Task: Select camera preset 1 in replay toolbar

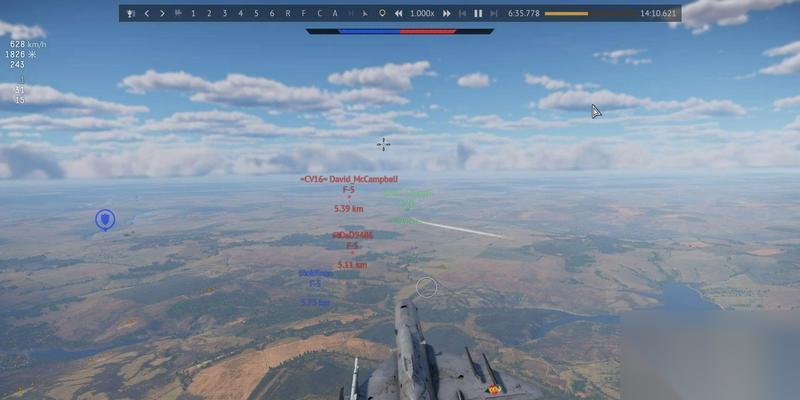Action: click(193, 14)
